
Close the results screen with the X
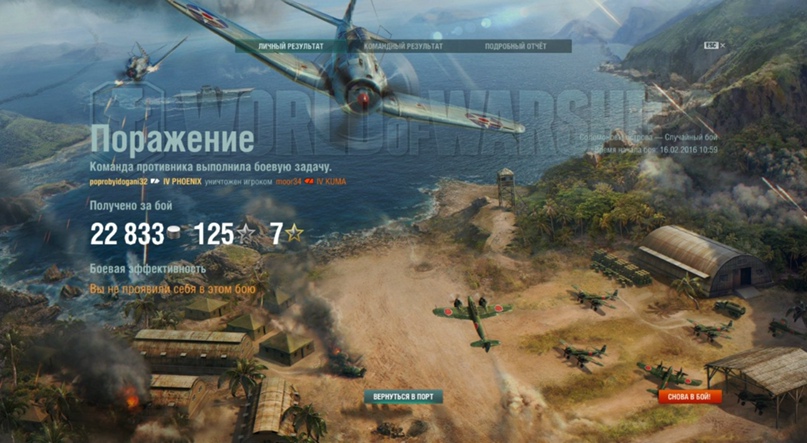click(x=723, y=45)
